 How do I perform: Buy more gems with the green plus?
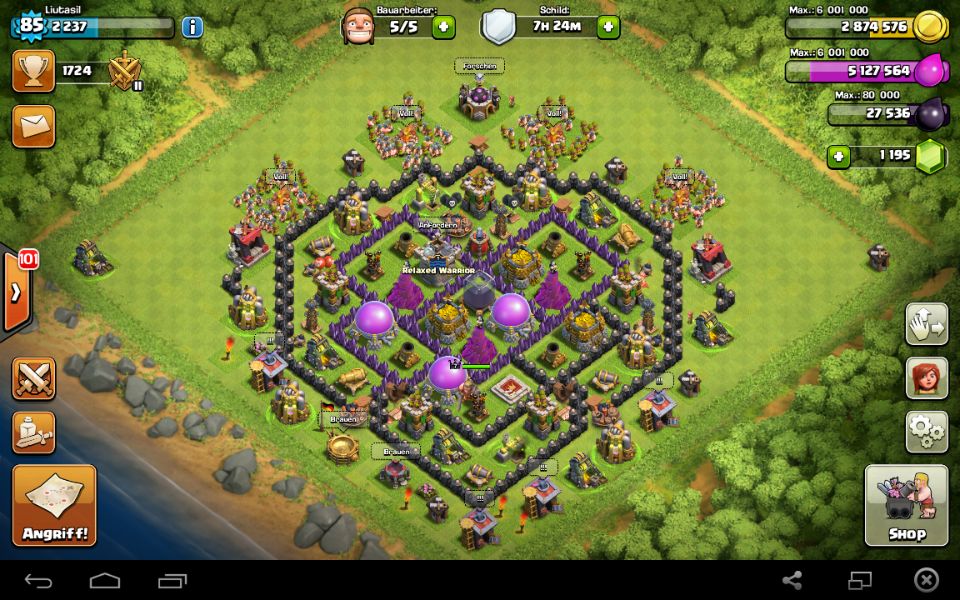(838, 157)
